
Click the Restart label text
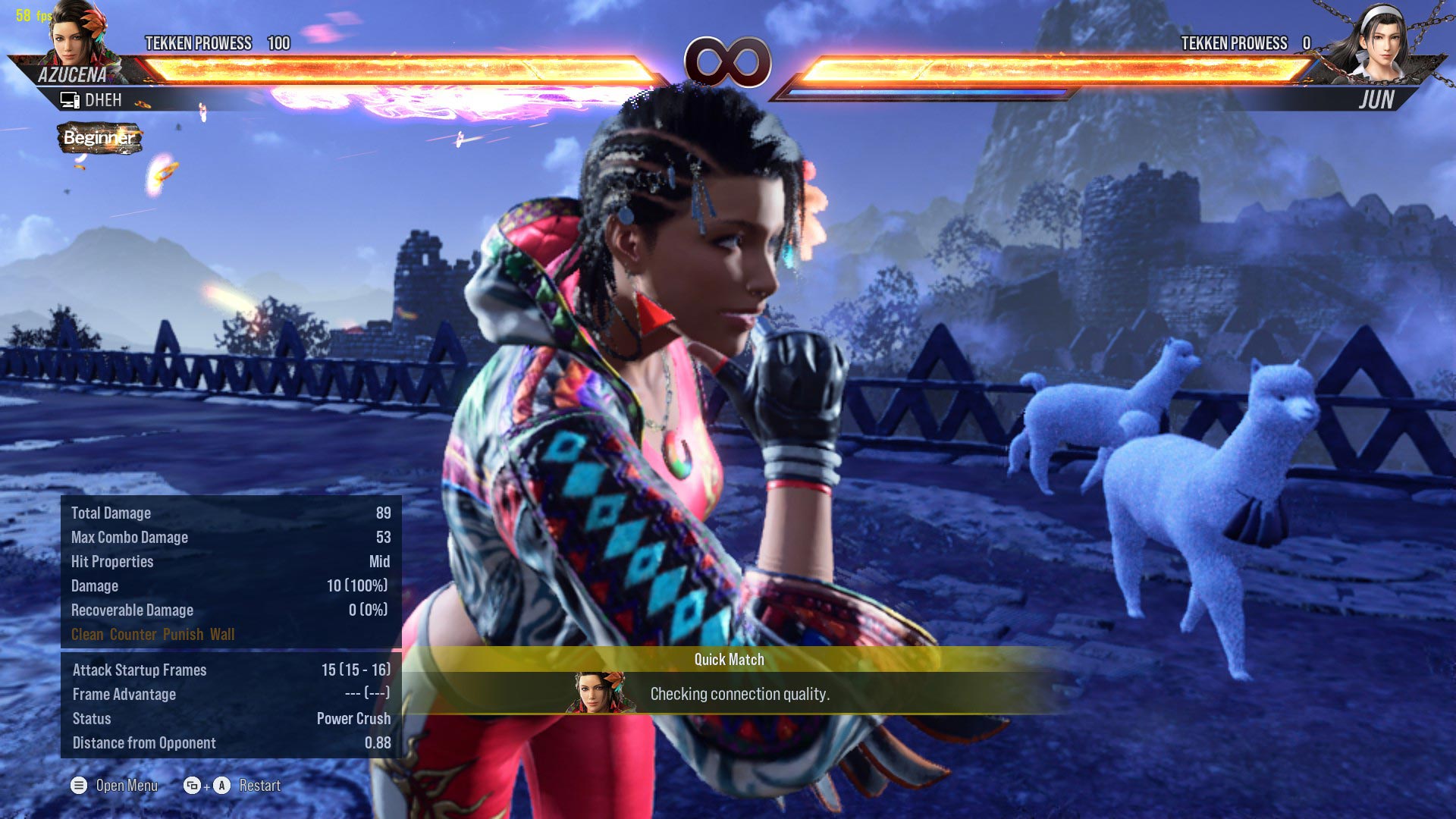click(261, 786)
